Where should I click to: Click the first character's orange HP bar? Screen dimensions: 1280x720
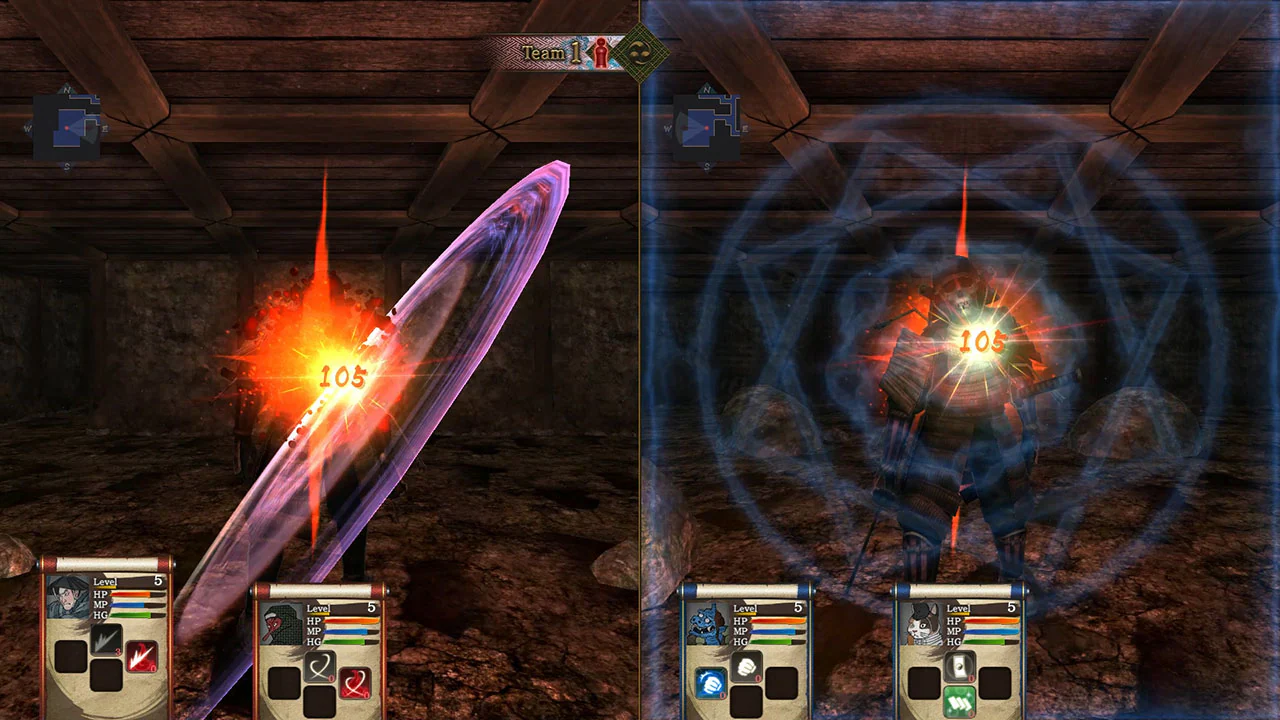click(130, 594)
